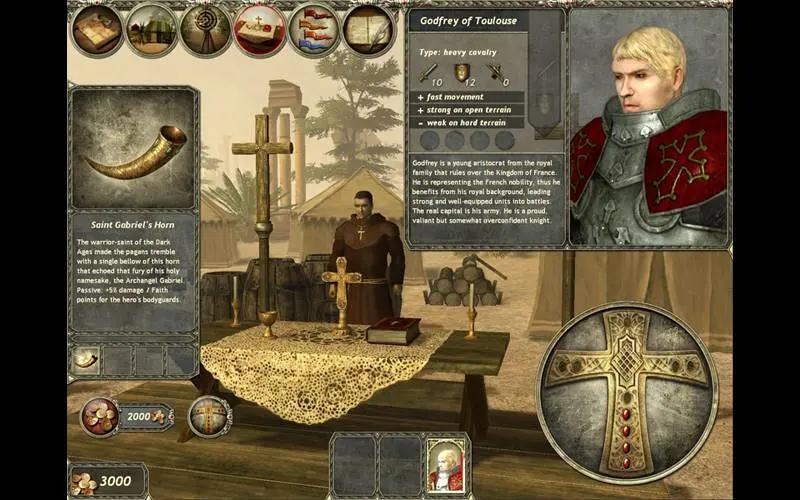Open the map scroll screen

[98, 30]
